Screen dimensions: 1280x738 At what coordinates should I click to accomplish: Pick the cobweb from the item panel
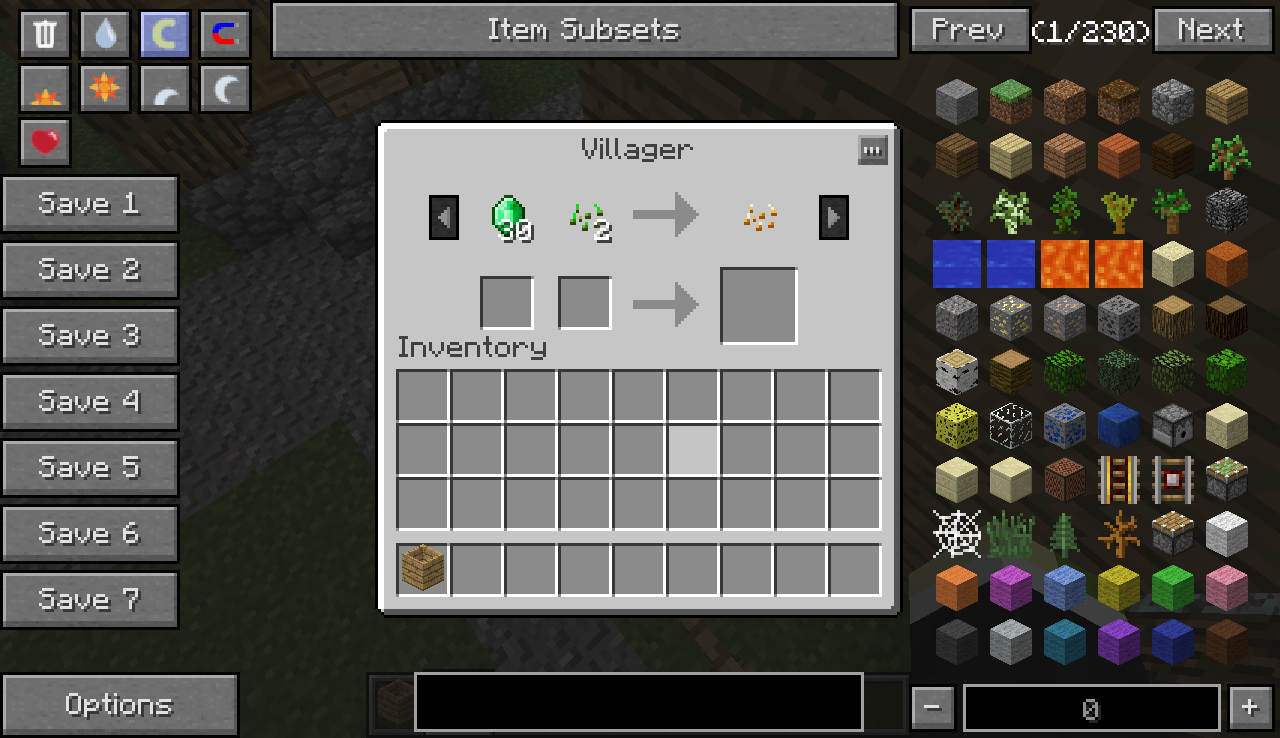click(956, 534)
